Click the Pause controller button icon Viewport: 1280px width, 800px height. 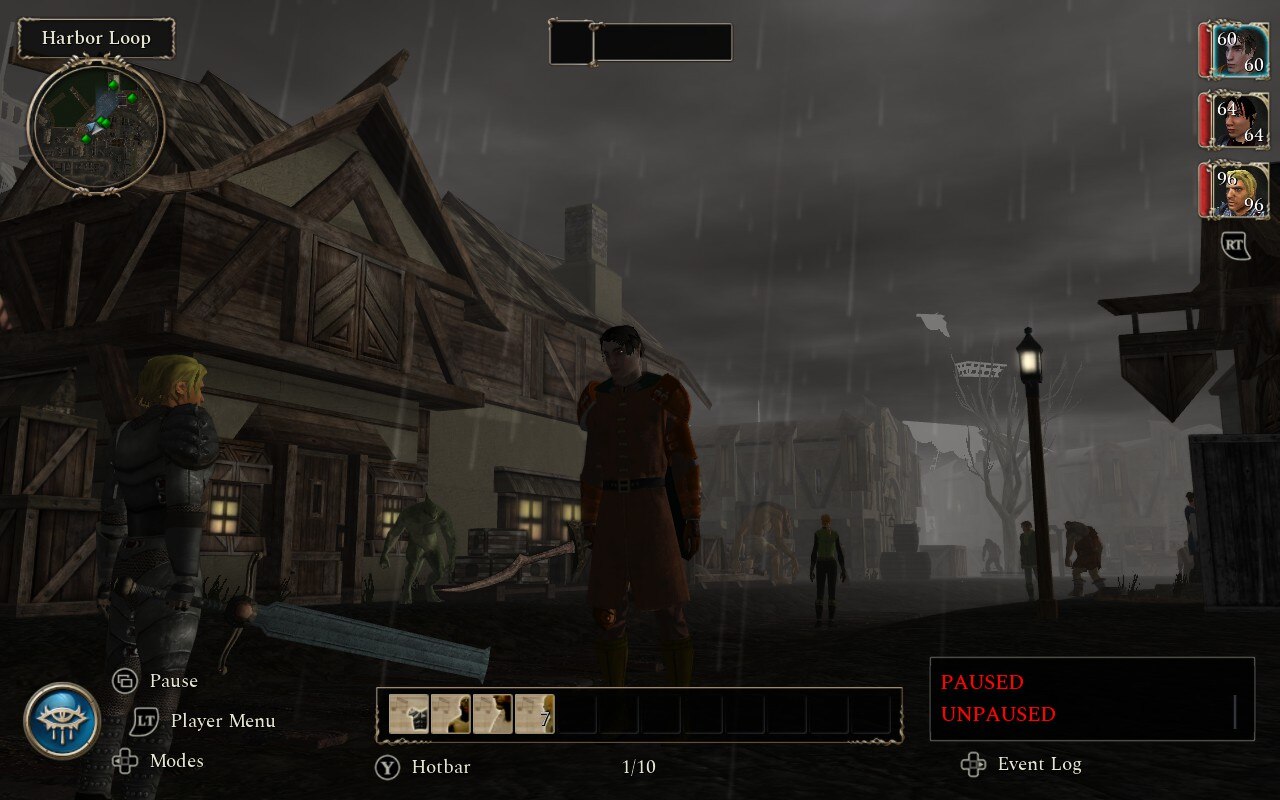pyautogui.click(x=125, y=681)
